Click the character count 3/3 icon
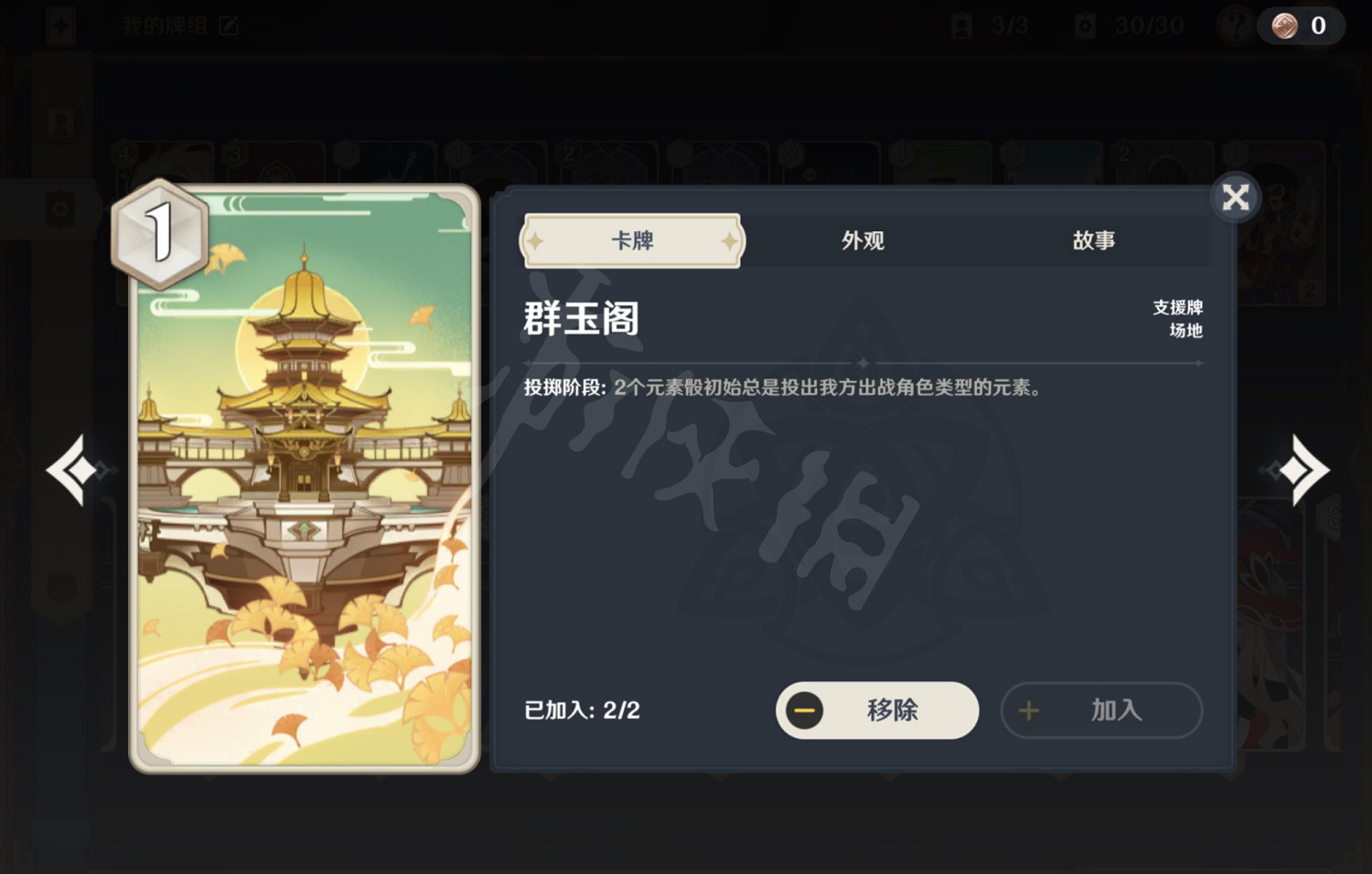Viewport: 1372px width, 874px height. (963, 26)
